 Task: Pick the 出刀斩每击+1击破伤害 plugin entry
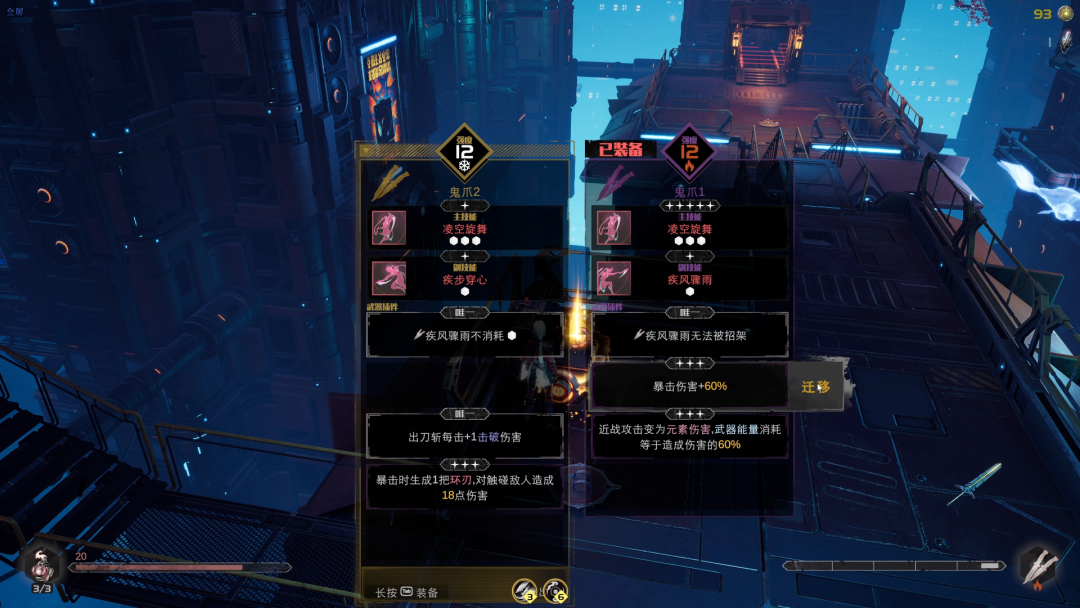click(465, 437)
